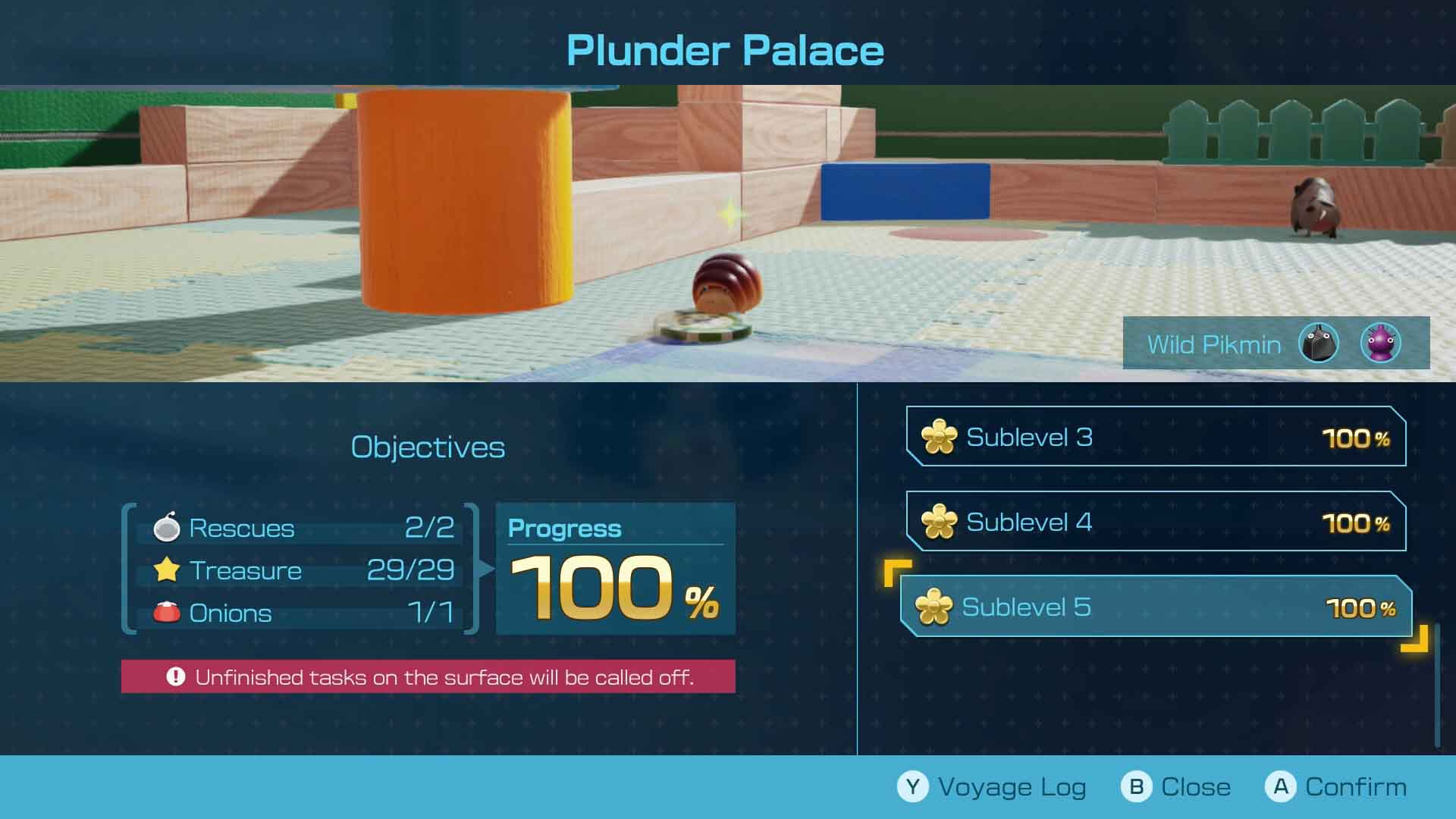This screenshot has height=819, width=1456.
Task: Select the Sublevel 4 entry
Action: [1153, 522]
